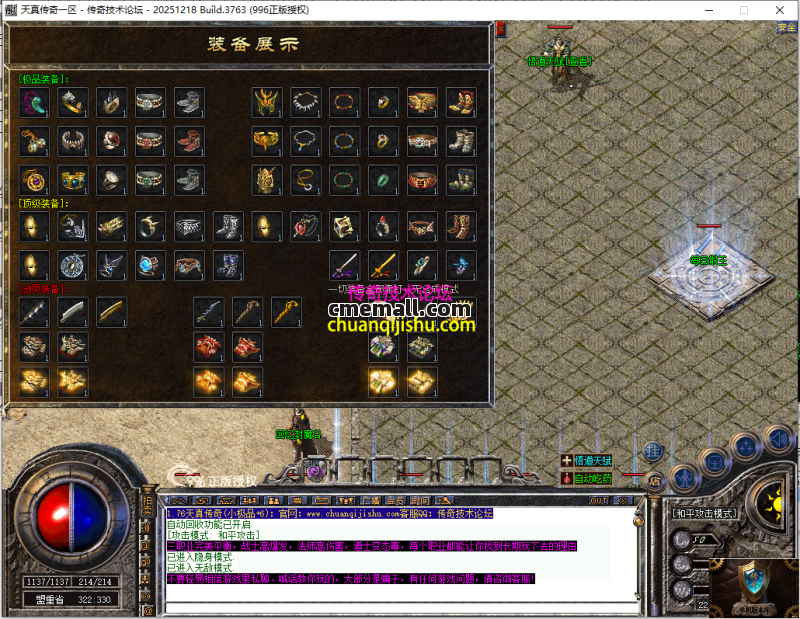Choose the silver round medallion slot
The width and height of the screenshot is (800, 619).
(73, 265)
